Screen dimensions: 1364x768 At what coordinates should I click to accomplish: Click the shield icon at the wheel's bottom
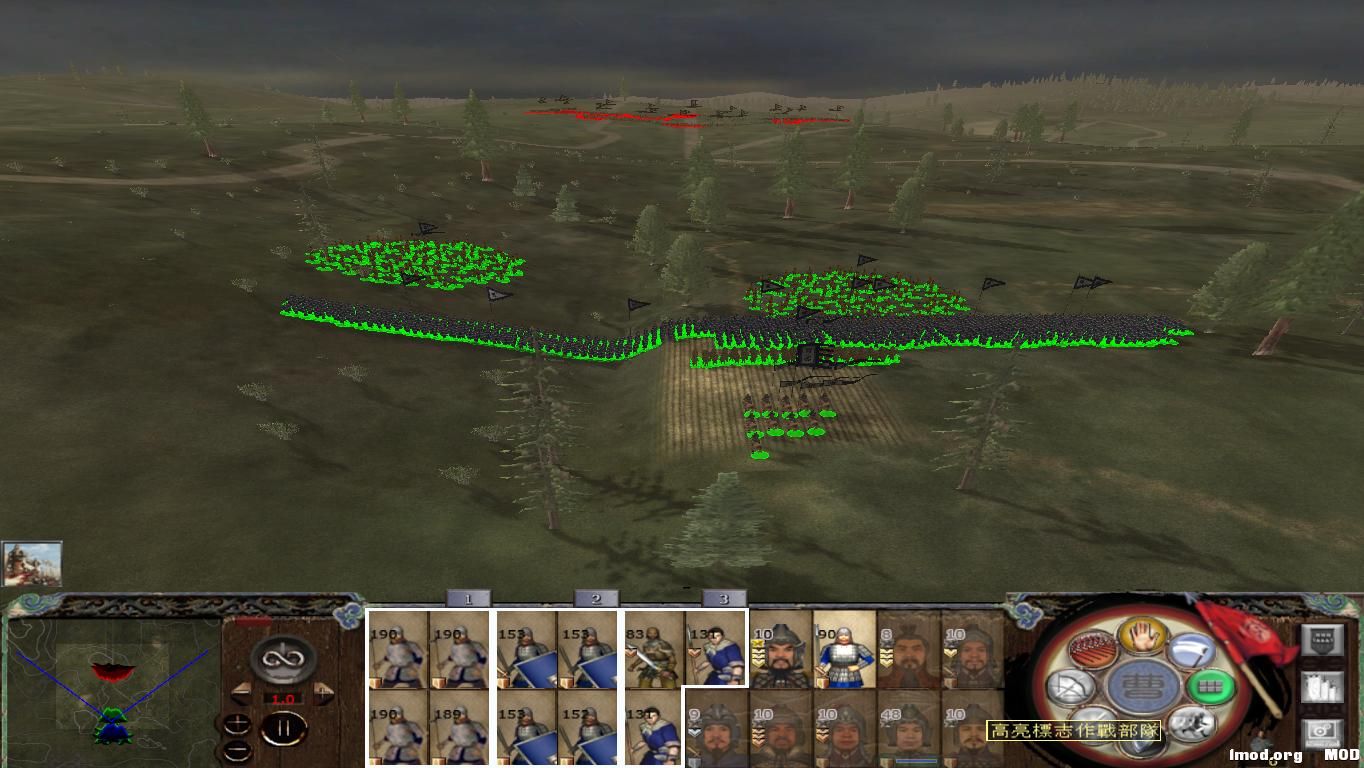tap(1141, 744)
